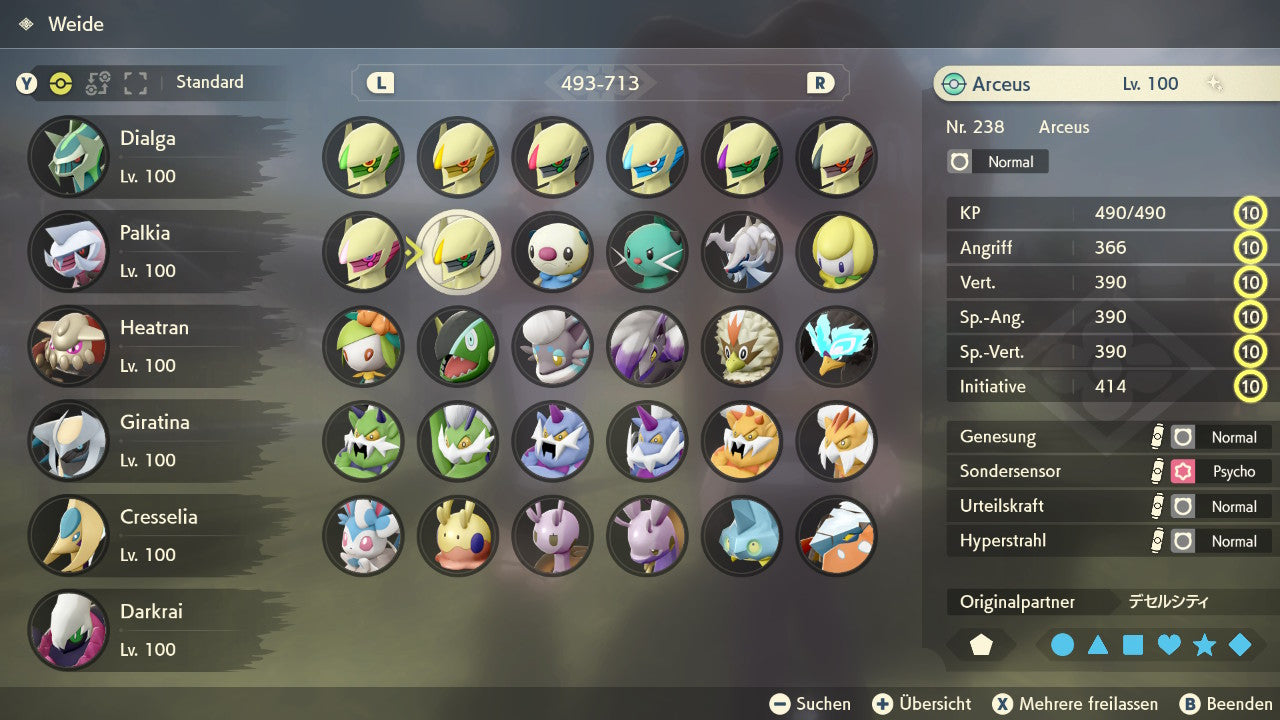Click the Normal type icon beside Hyperstrahl
Screen dimensions: 1280x720
1182,541
